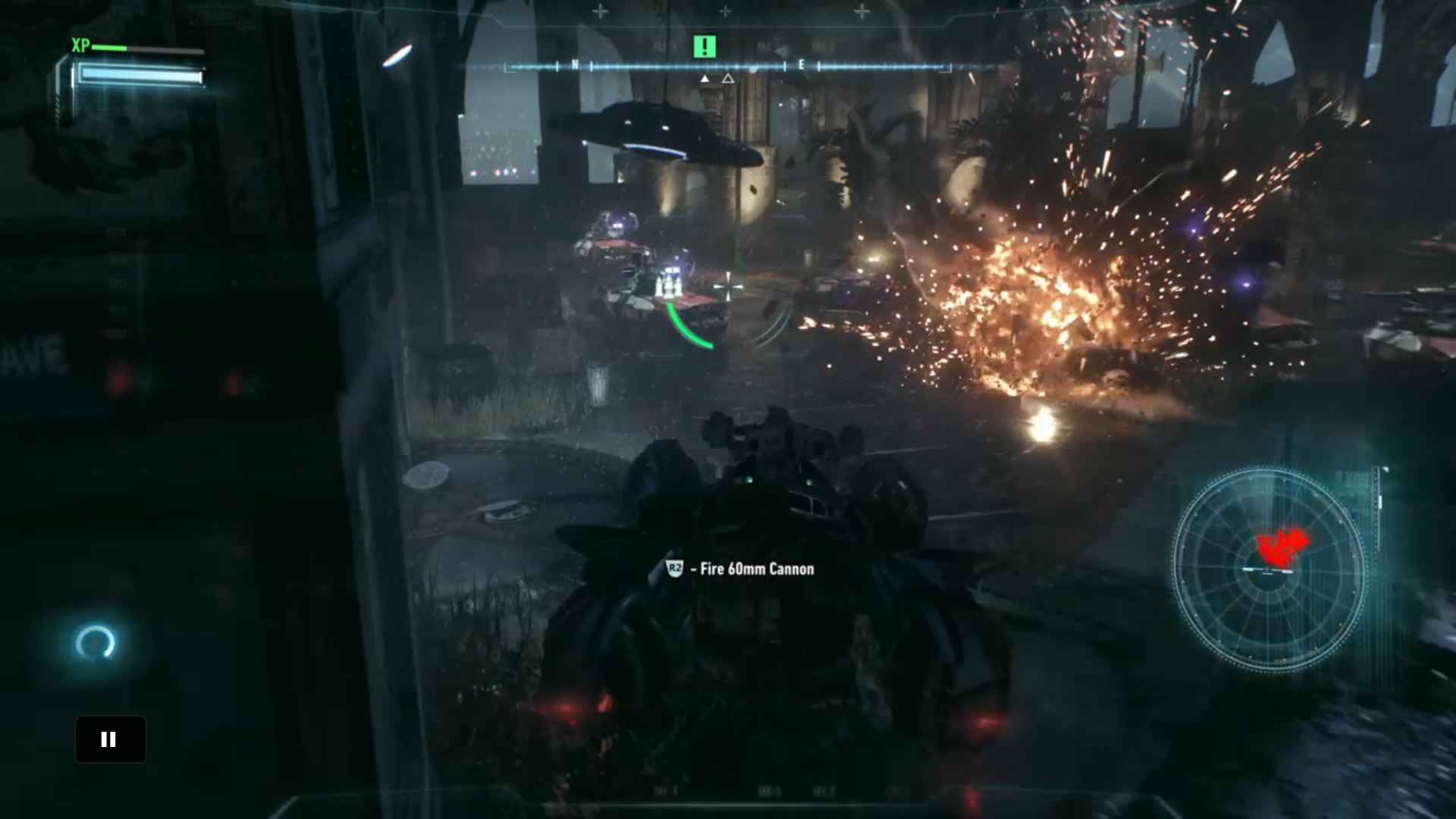Select the green objective alert marker
The height and width of the screenshot is (819, 1456).
pos(704,47)
